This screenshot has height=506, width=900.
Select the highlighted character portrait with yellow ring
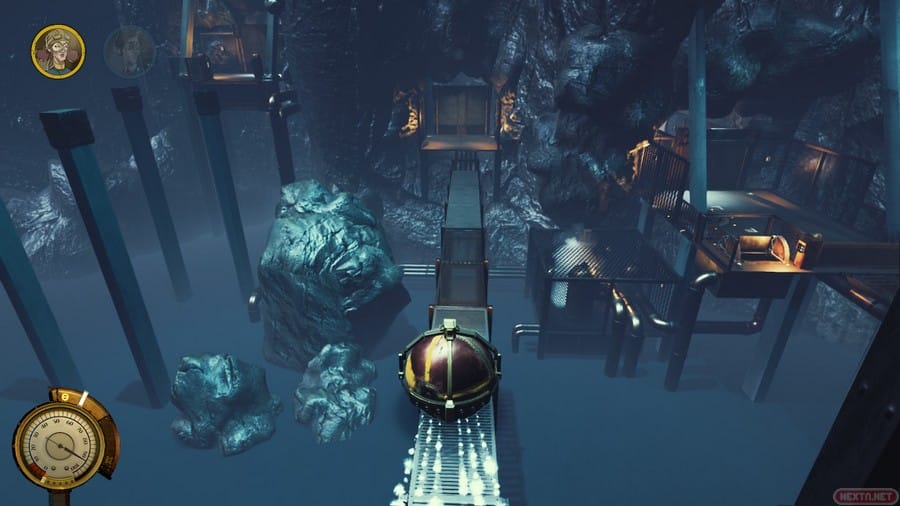click(x=57, y=50)
